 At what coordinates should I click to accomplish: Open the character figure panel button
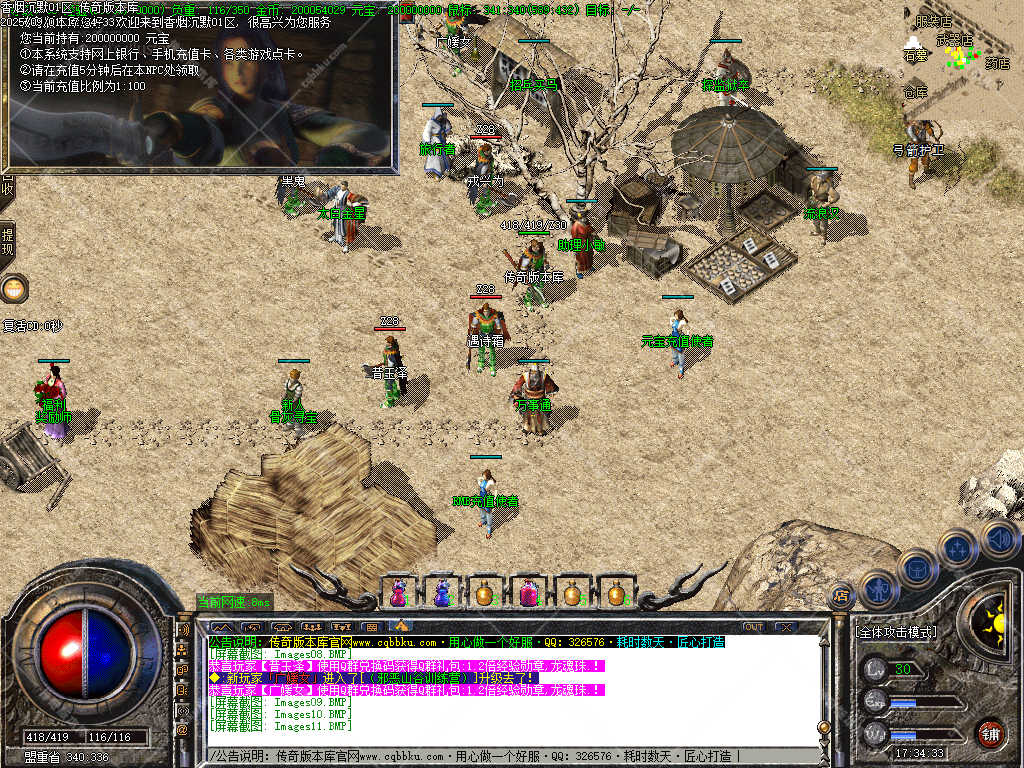pos(877,590)
